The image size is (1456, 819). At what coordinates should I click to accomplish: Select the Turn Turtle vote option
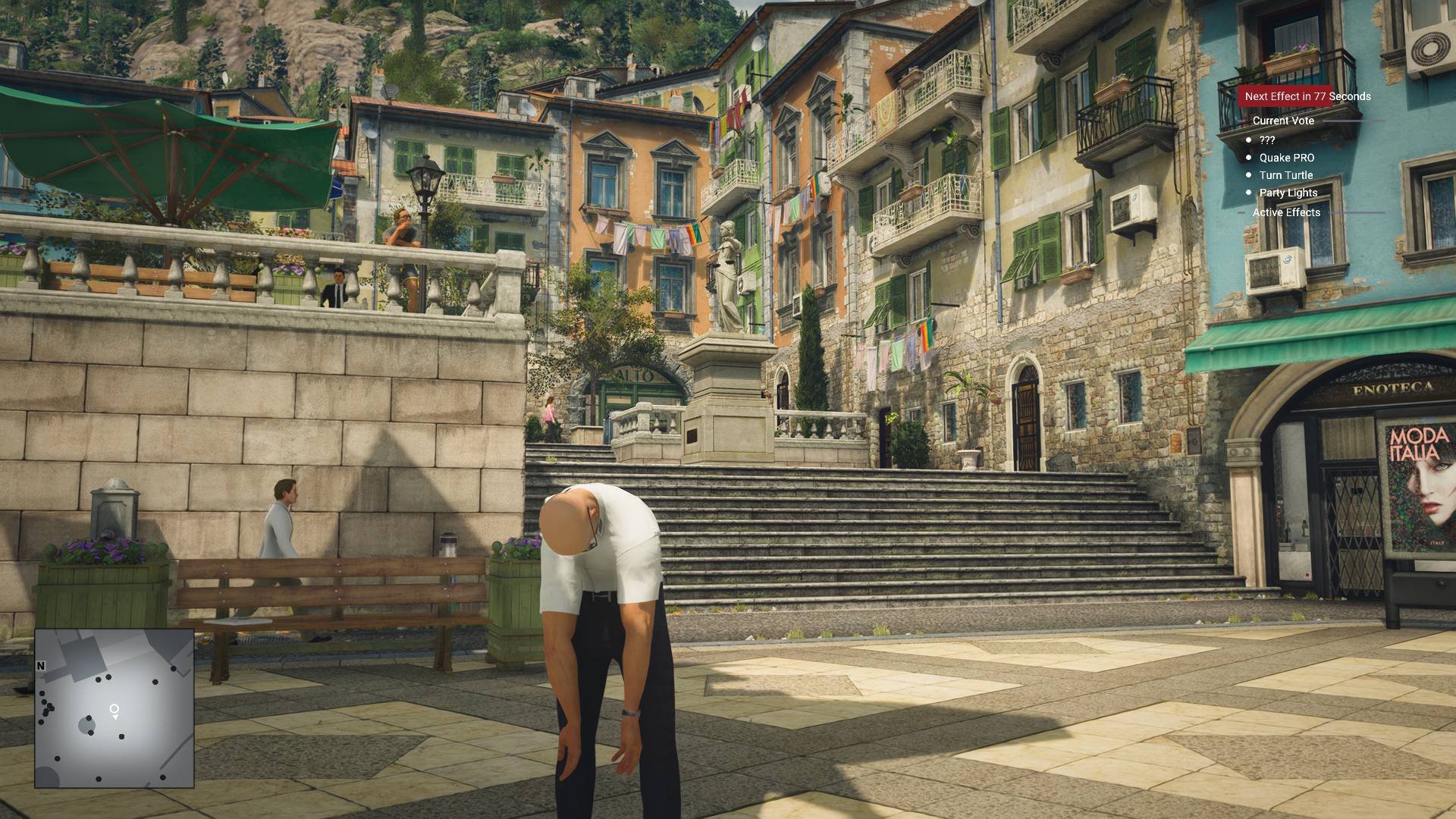click(x=1285, y=175)
